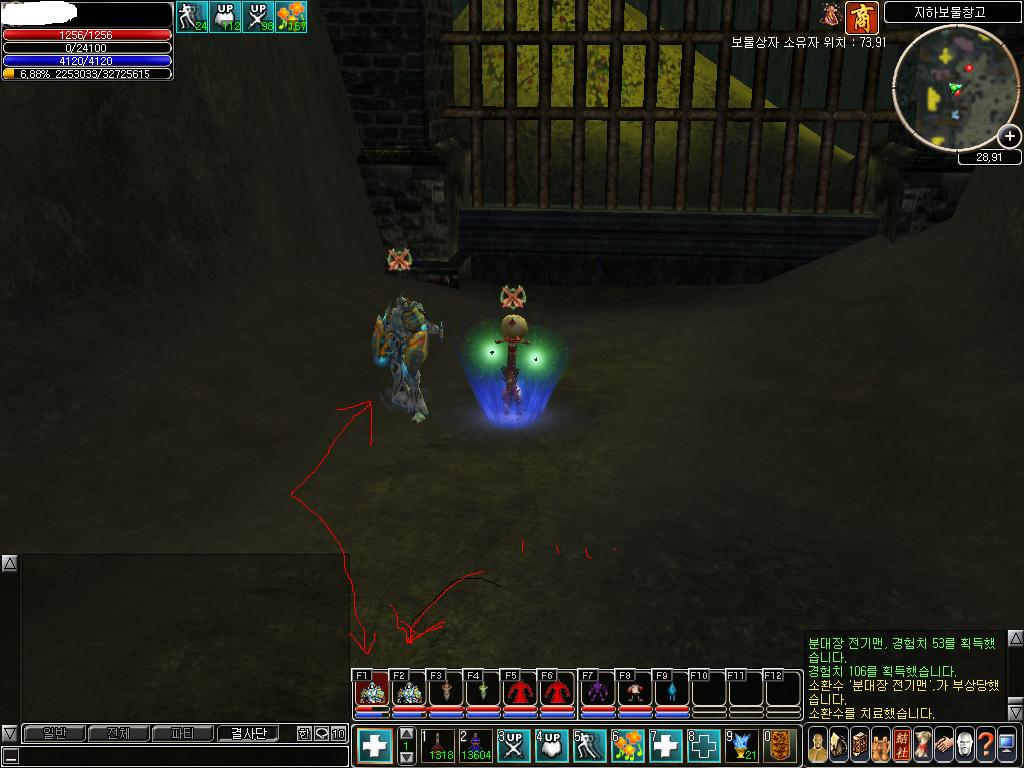Use the blue crystal item in slot 9
The image size is (1024, 768).
click(x=741, y=746)
